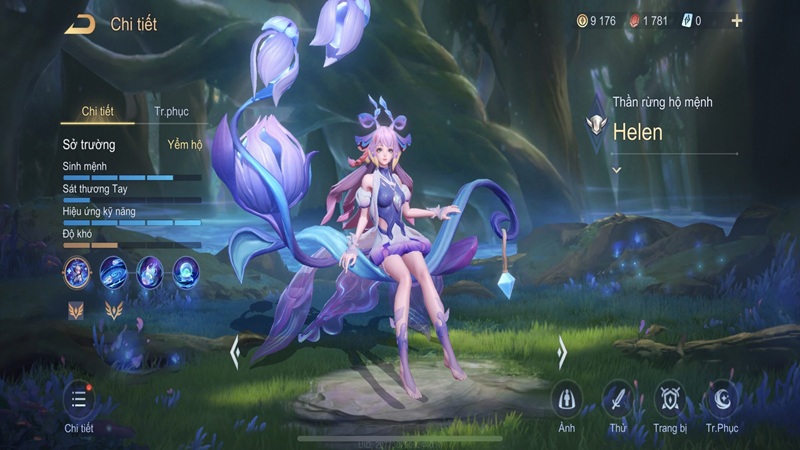Screen dimensions: 800x450
Task: Select the glowing orb ultimate skill icon
Action: (187, 270)
